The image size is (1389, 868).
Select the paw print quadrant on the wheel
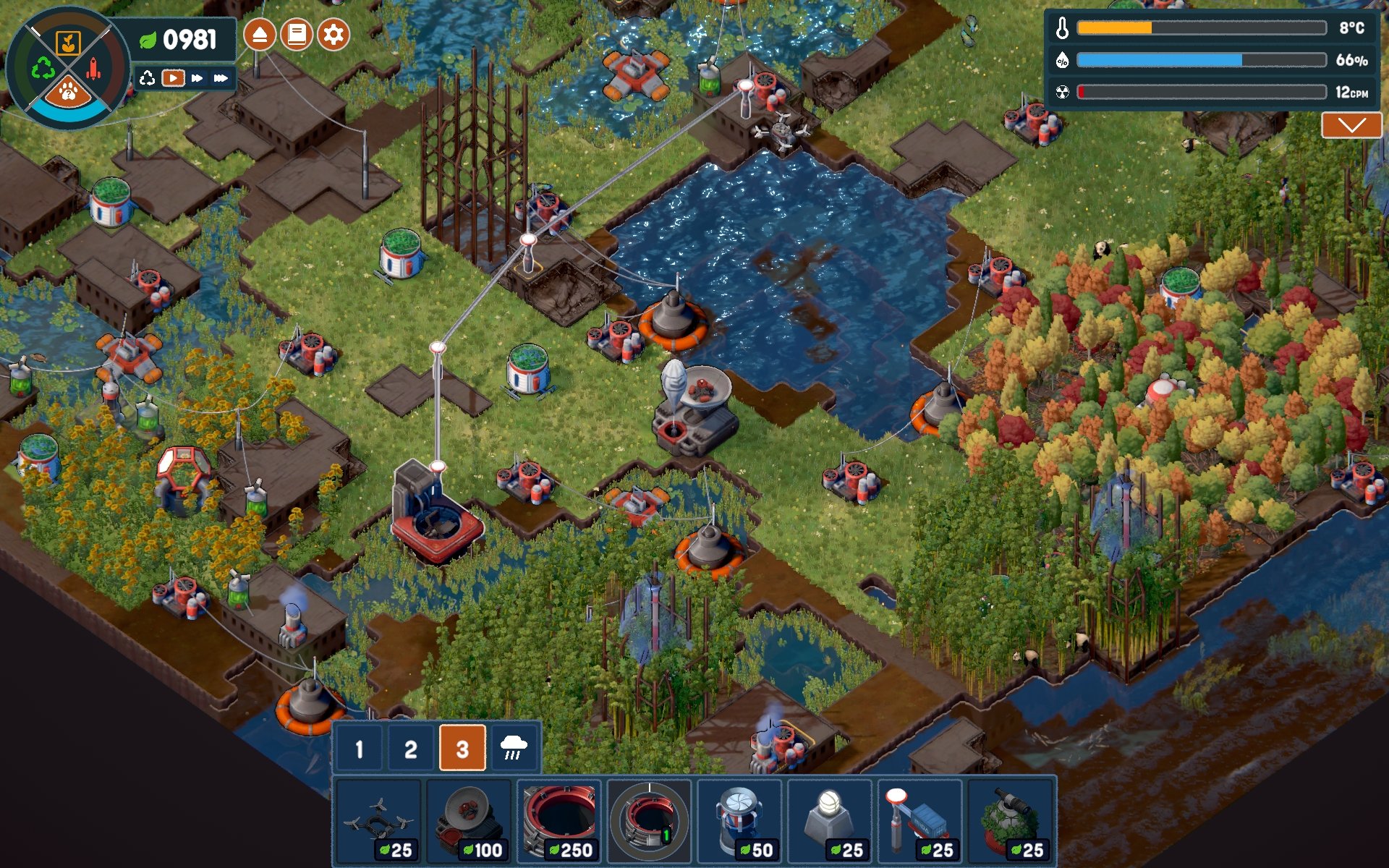[68, 92]
